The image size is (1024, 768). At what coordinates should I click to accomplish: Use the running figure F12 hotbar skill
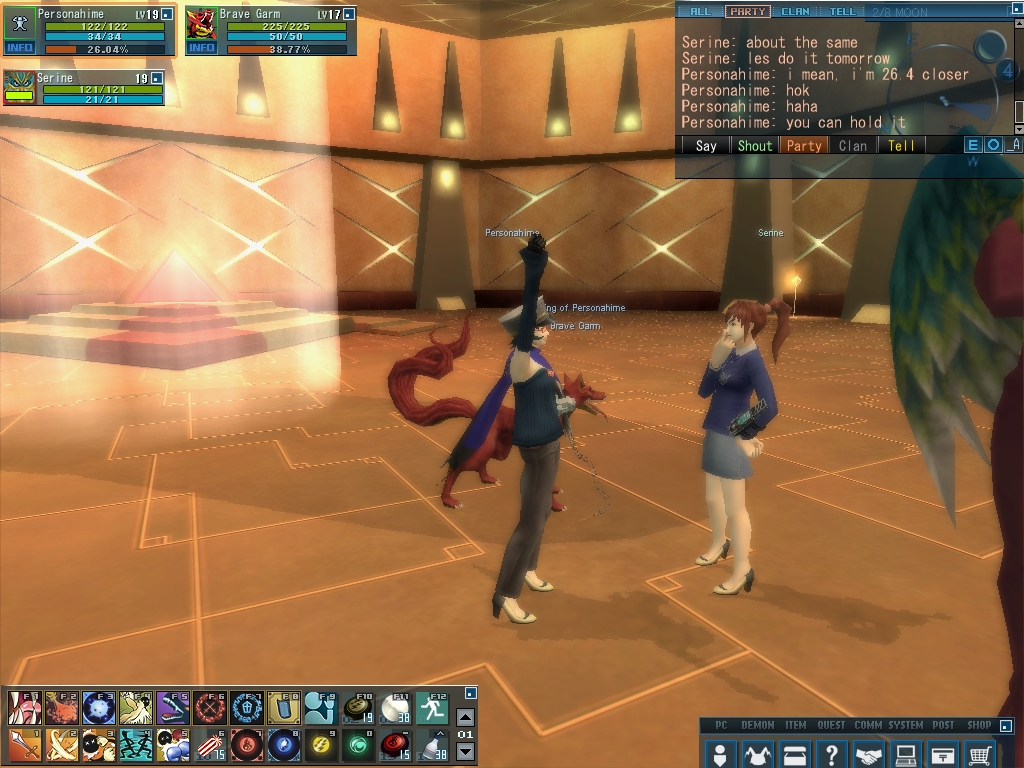point(432,708)
